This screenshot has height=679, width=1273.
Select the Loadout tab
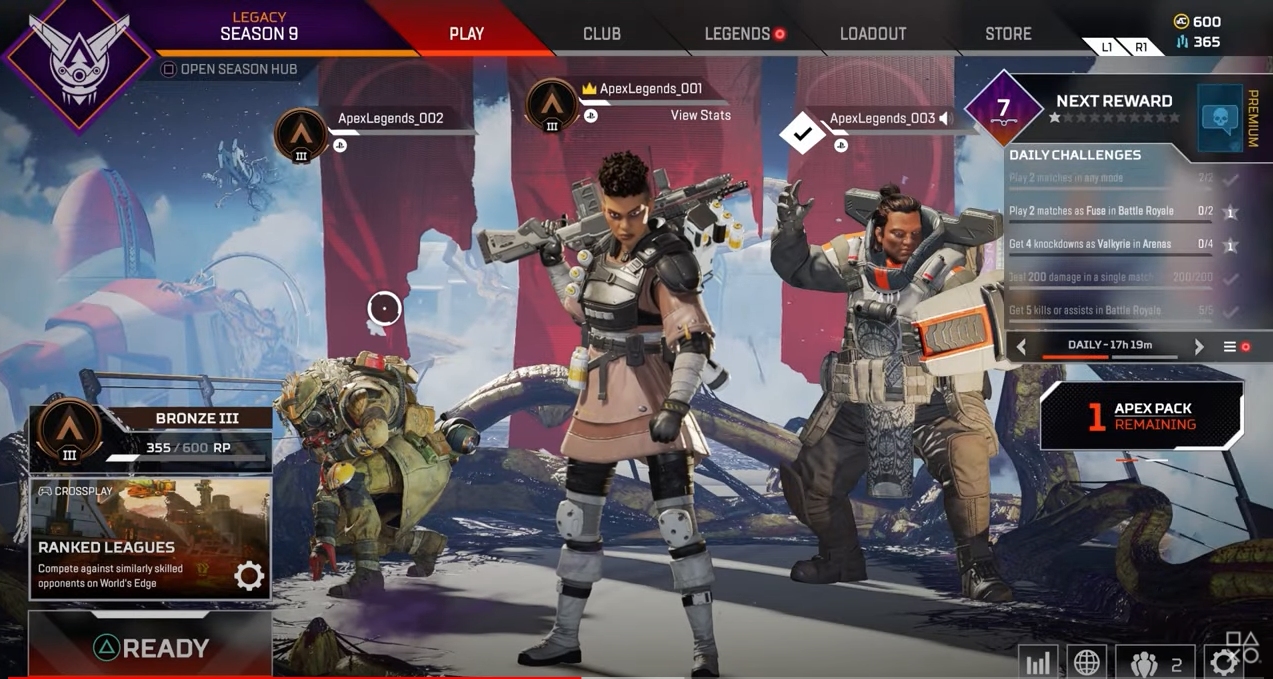[872, 33]
